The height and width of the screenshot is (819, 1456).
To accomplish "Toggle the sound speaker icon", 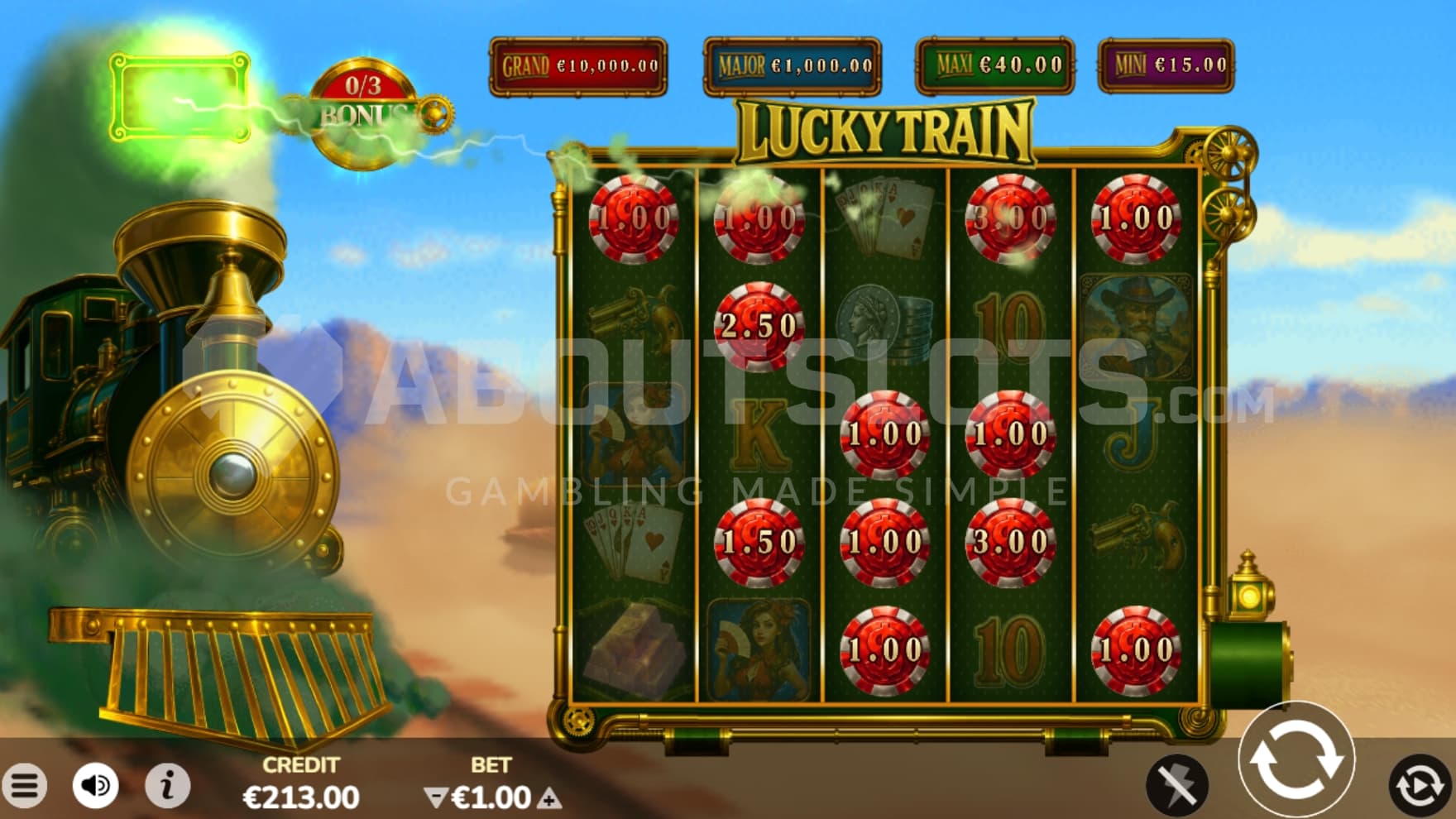I will 95,785.
